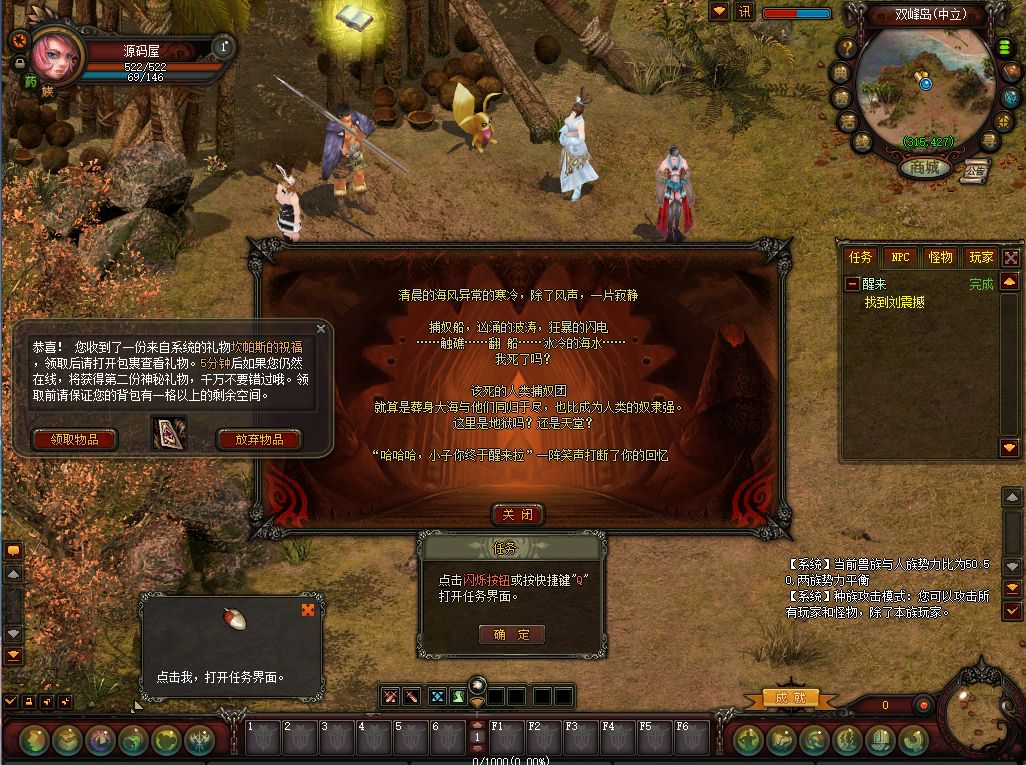Switch to the 怪物 monsters tab
Image resolution: width=1026 pixels, height=765 pixels.
[940, 257]
